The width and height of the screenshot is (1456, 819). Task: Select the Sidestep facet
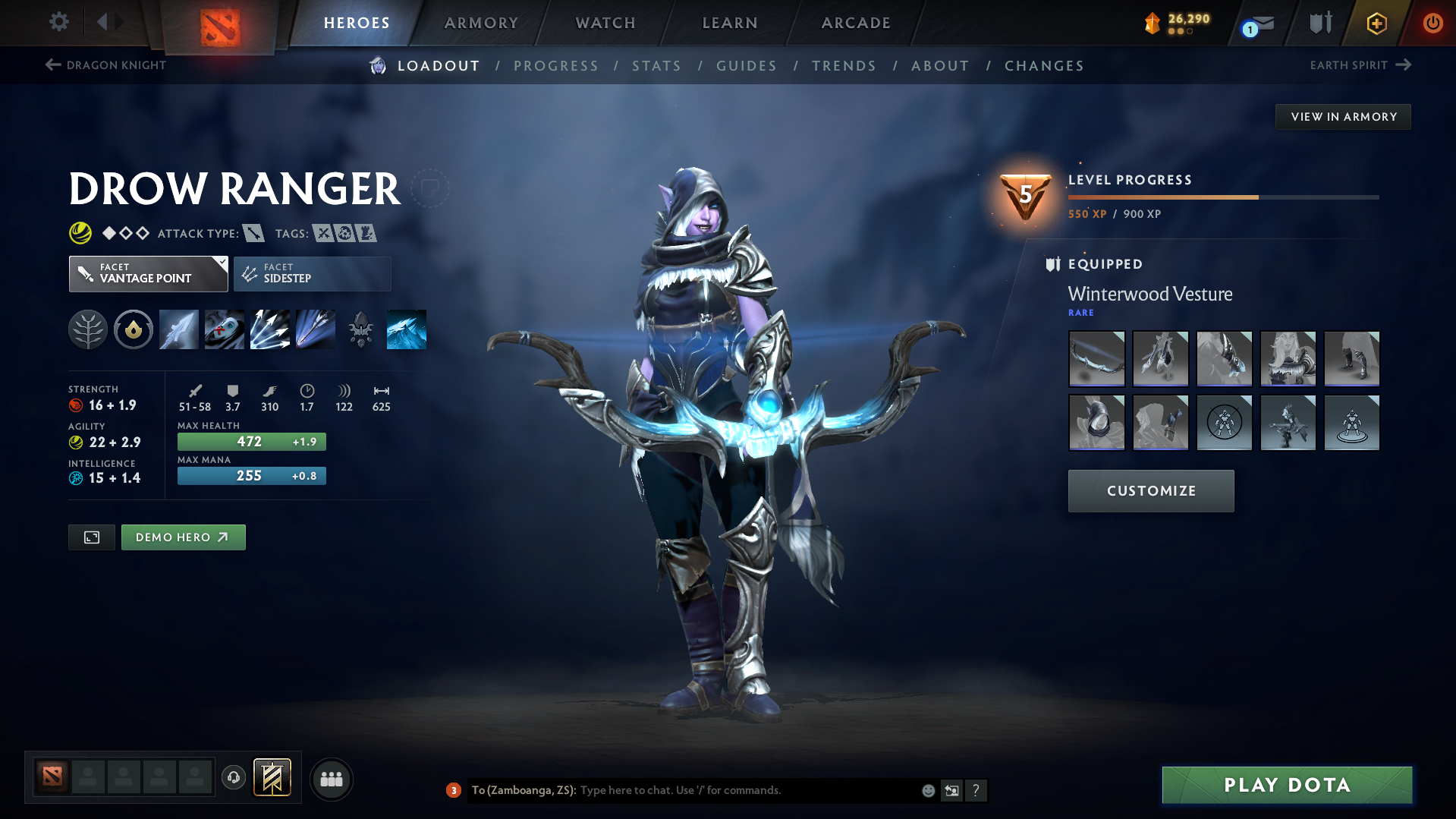click(x=312, y=274)
